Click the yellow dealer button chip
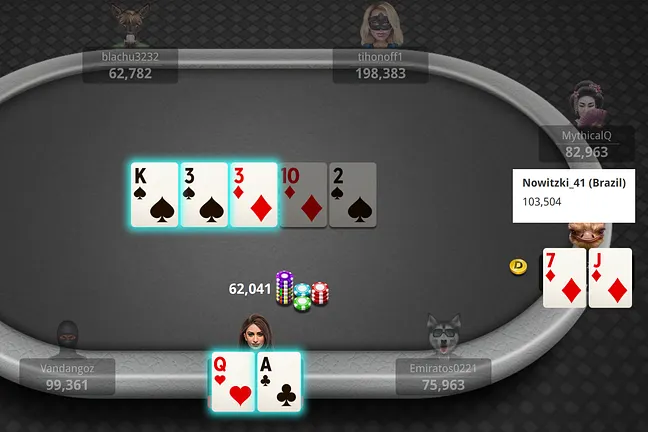This screenshot has height=432, width=648. [x=518, y=266]
